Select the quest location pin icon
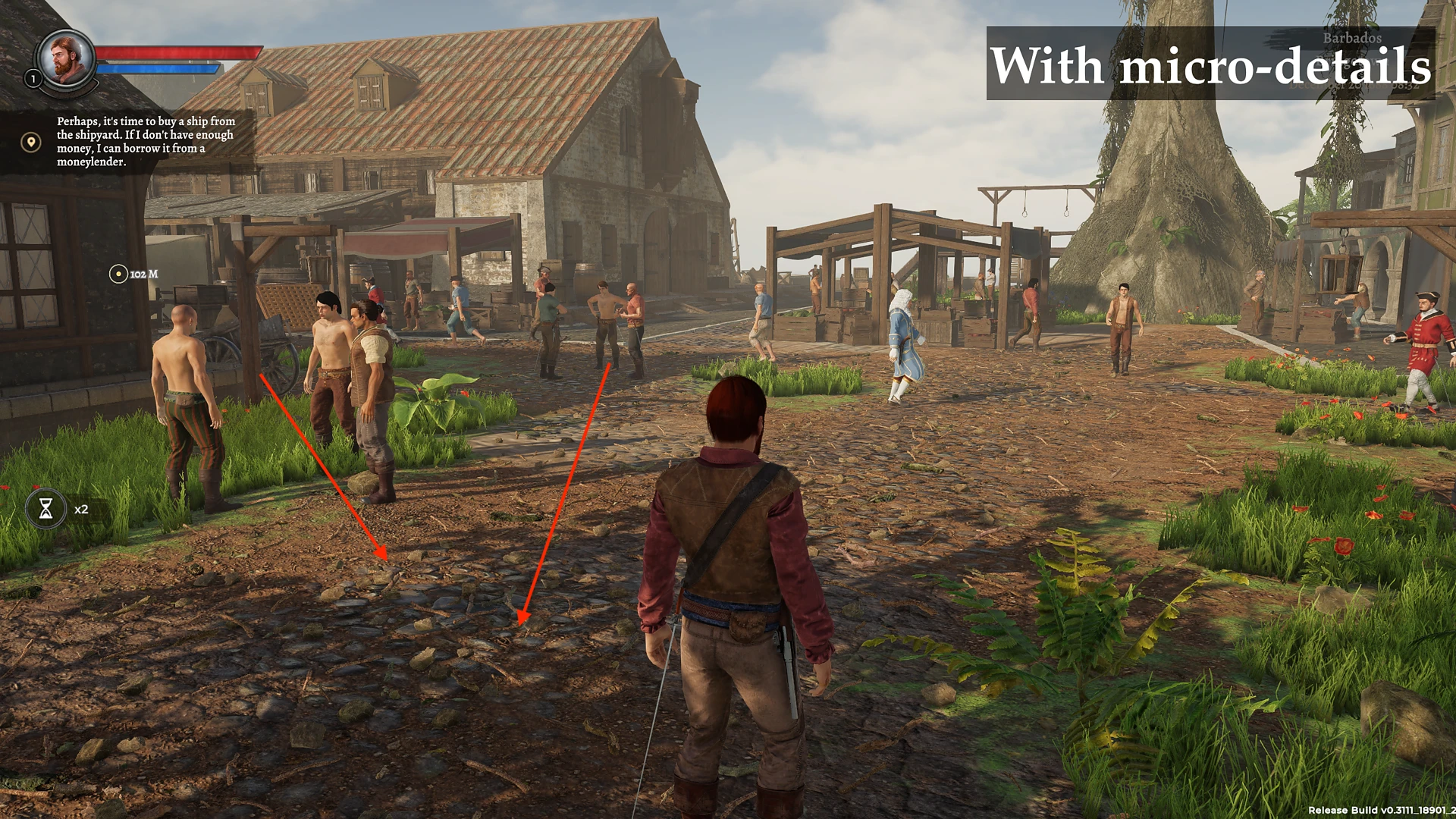This screenshot has height=819, width=1456. (30, 140)
